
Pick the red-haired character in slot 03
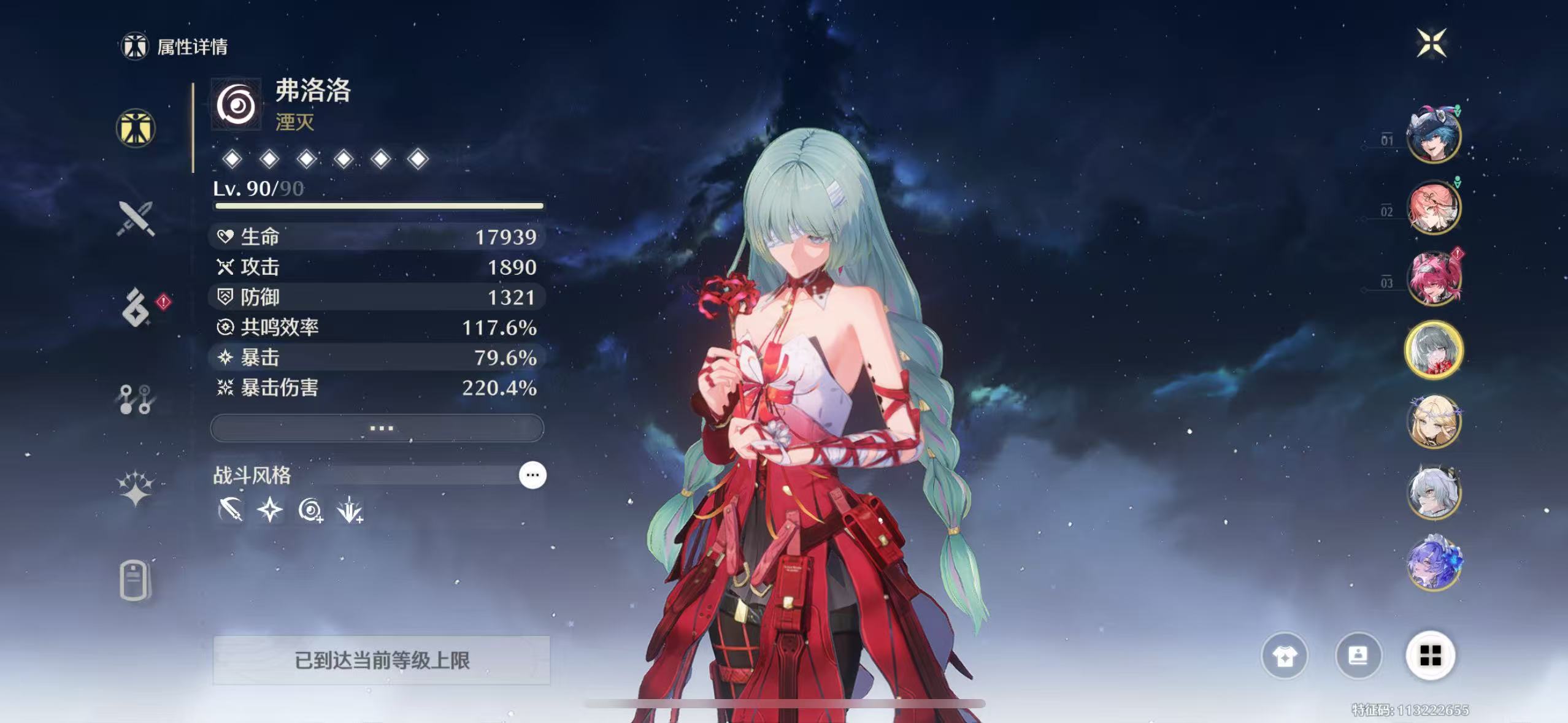click(x=1434, y=278)
